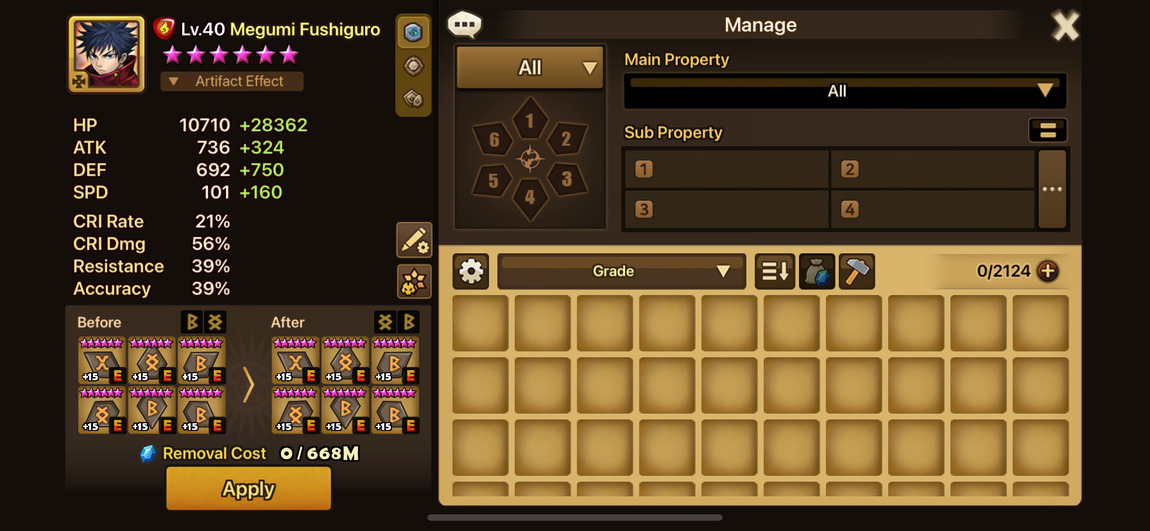Open the Grade sort dropdown
The image size is (1150, 531).
point(621,271)
